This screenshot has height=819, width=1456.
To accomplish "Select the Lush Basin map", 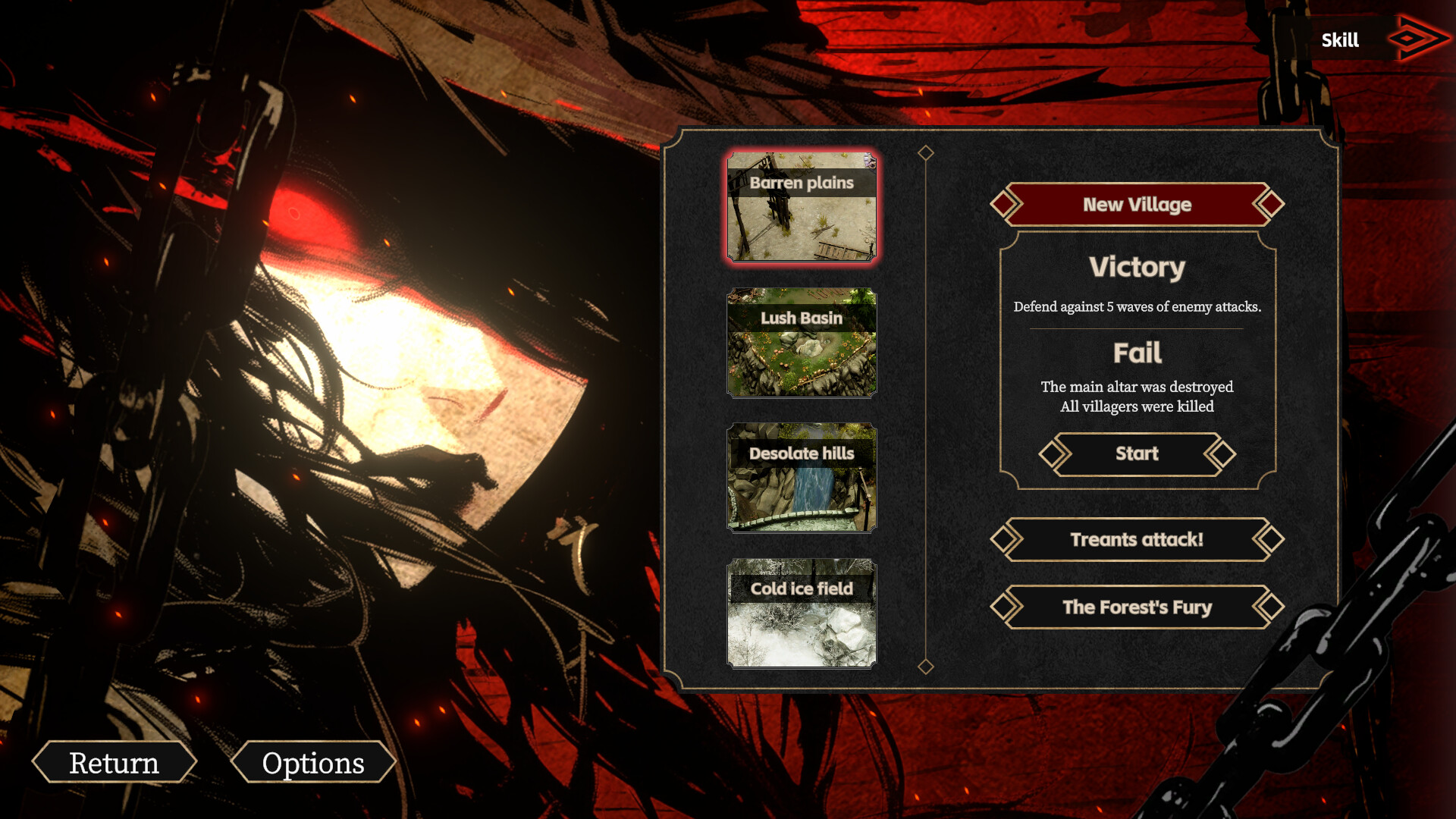I will click(x=802, y=343).
